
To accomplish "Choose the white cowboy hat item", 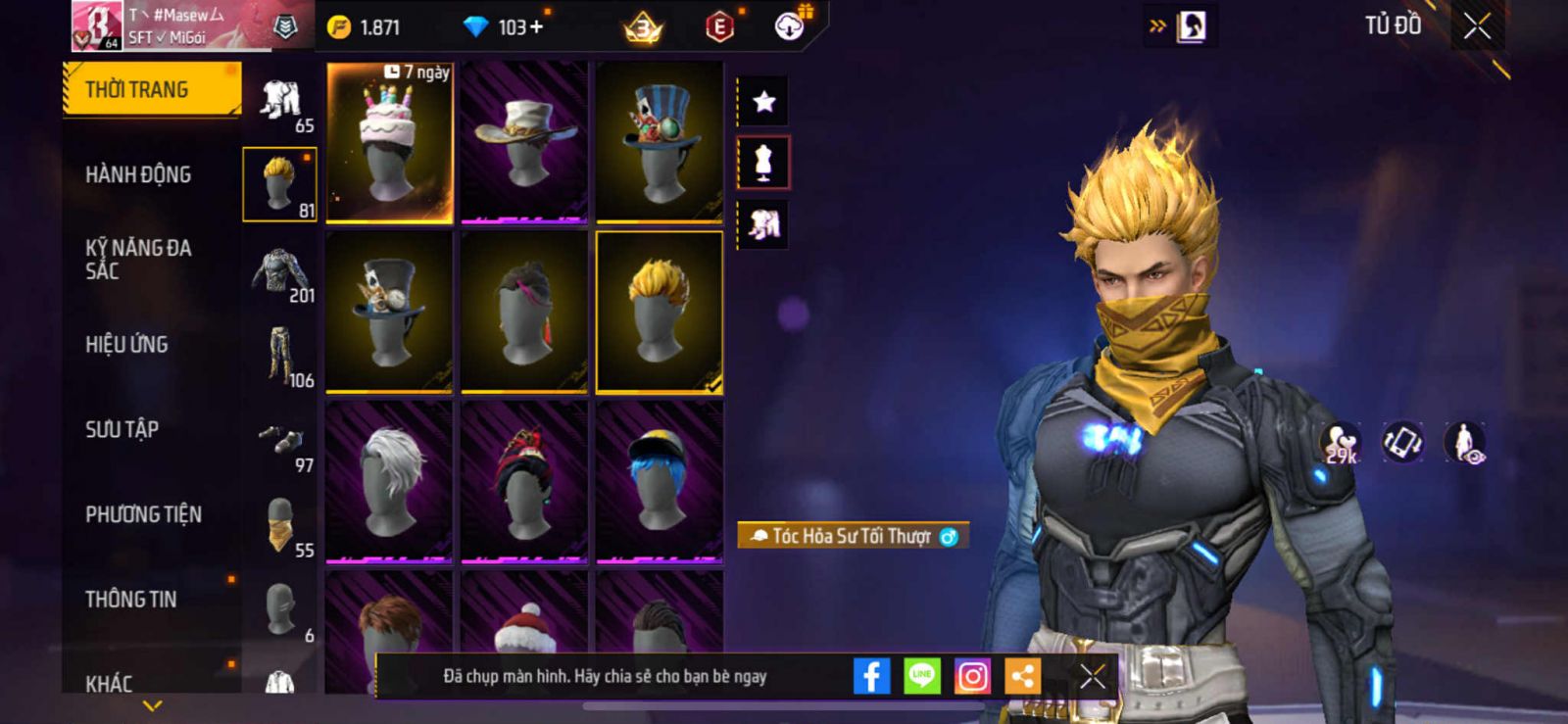I will click(x=524, y=143).
